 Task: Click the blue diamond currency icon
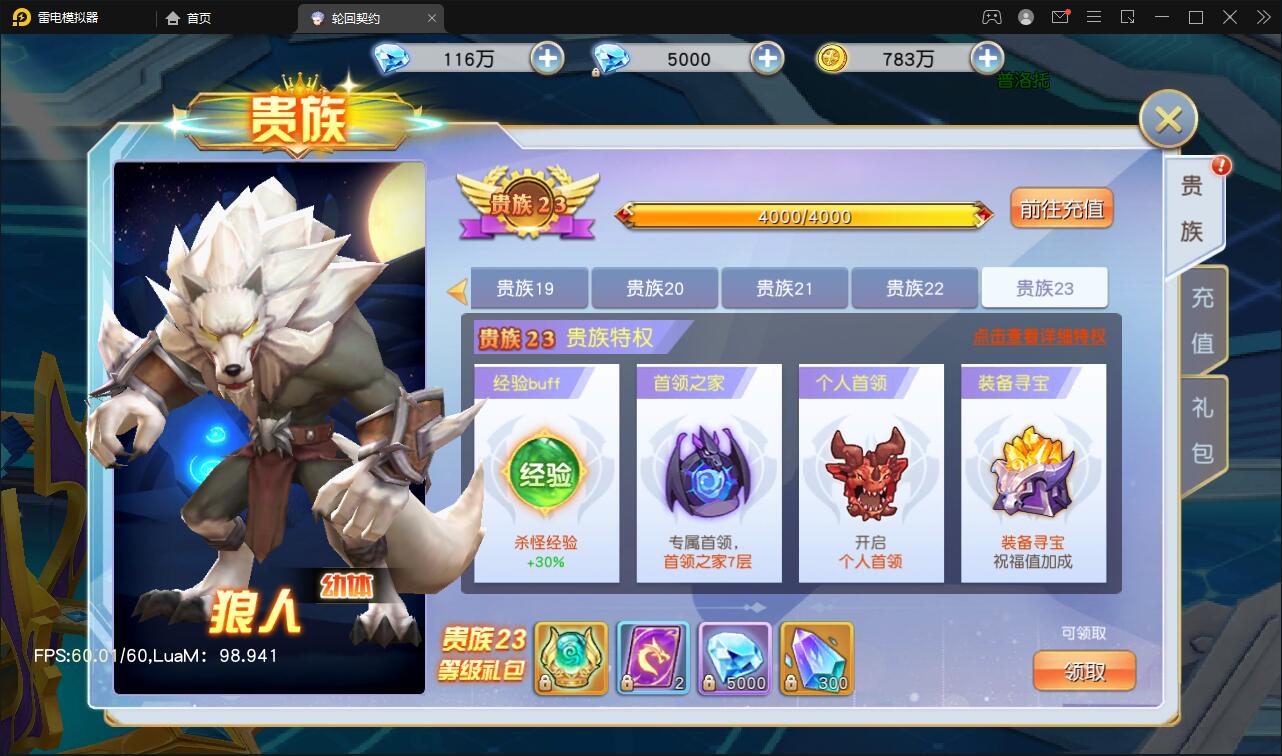point(392,58)
